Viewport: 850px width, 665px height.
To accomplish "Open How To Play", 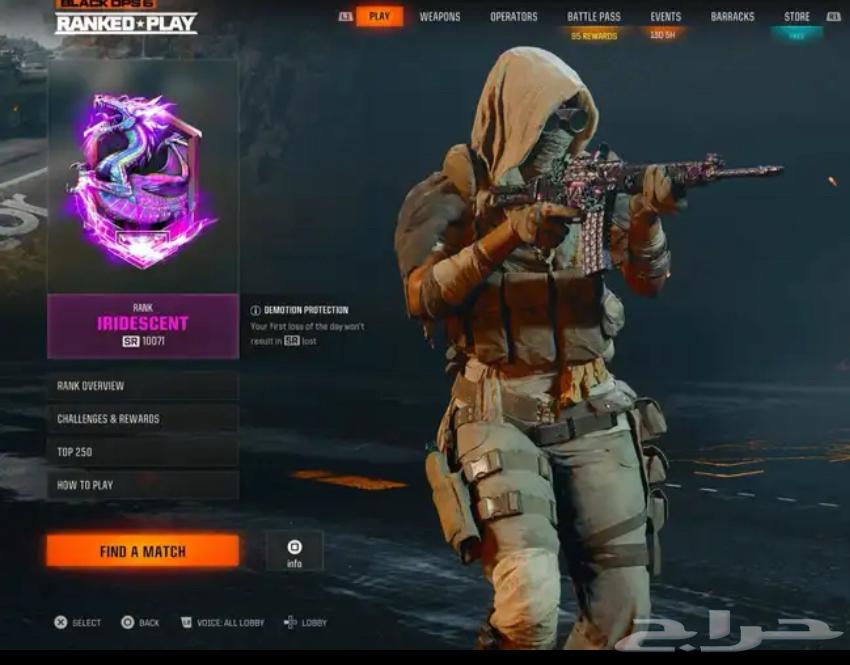I will pos(142,485).
